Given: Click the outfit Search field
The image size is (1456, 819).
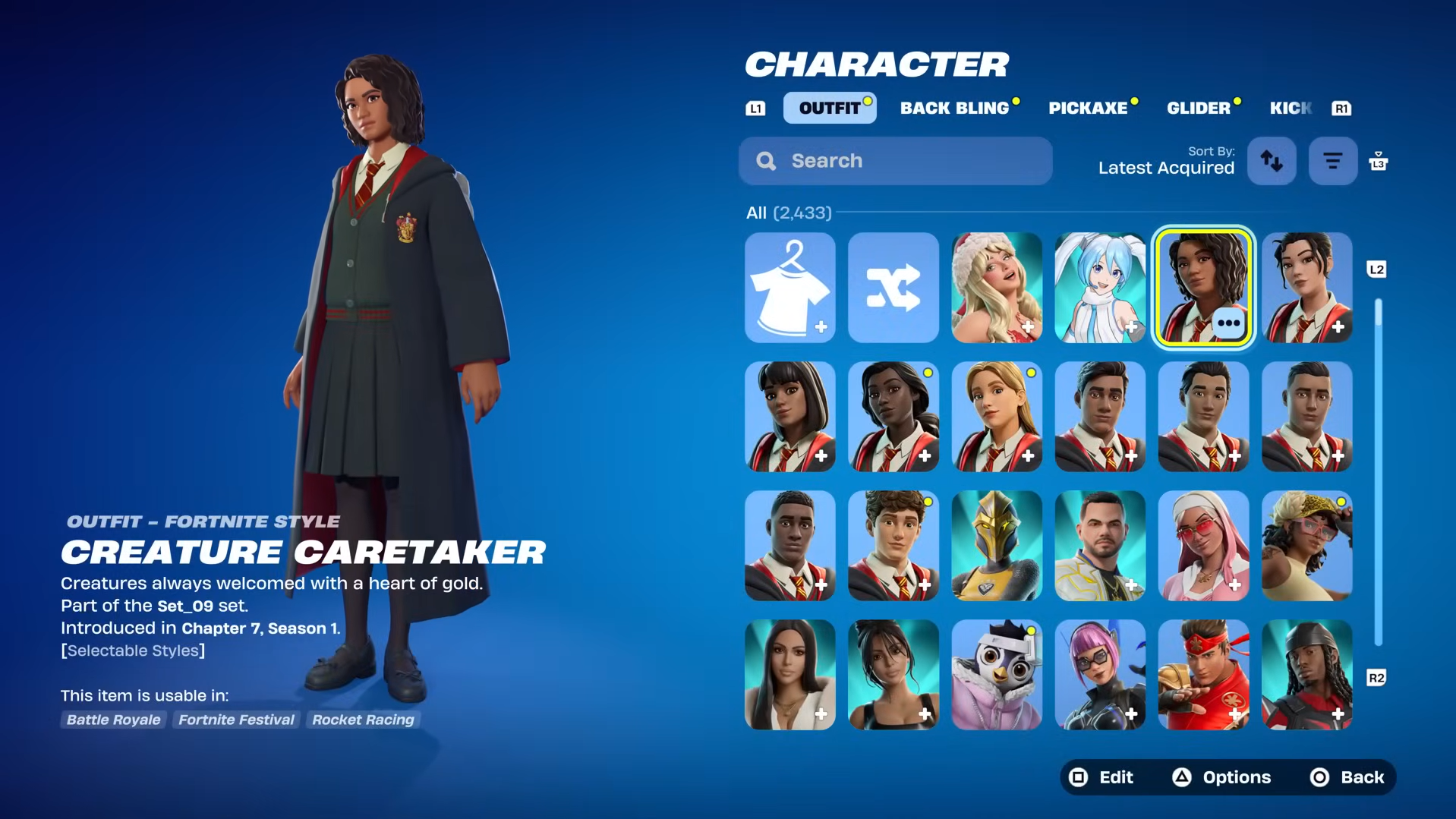Looking at the screenshot, I should [x=896, y=161].
